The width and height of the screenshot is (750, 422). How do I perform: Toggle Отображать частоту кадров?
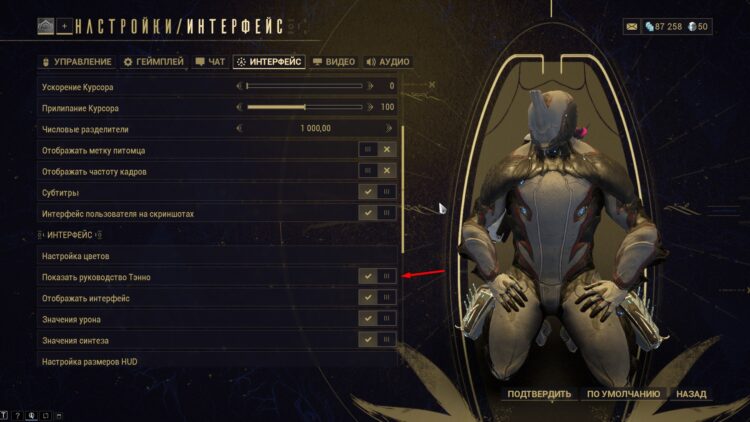pyautogui.click(x=378, y=171)
